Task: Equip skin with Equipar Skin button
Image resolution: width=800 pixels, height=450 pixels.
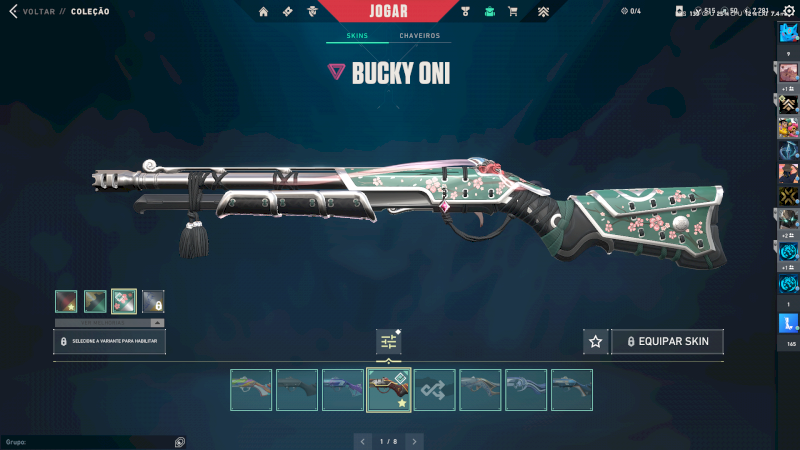Action: click(x=667, y=342)
